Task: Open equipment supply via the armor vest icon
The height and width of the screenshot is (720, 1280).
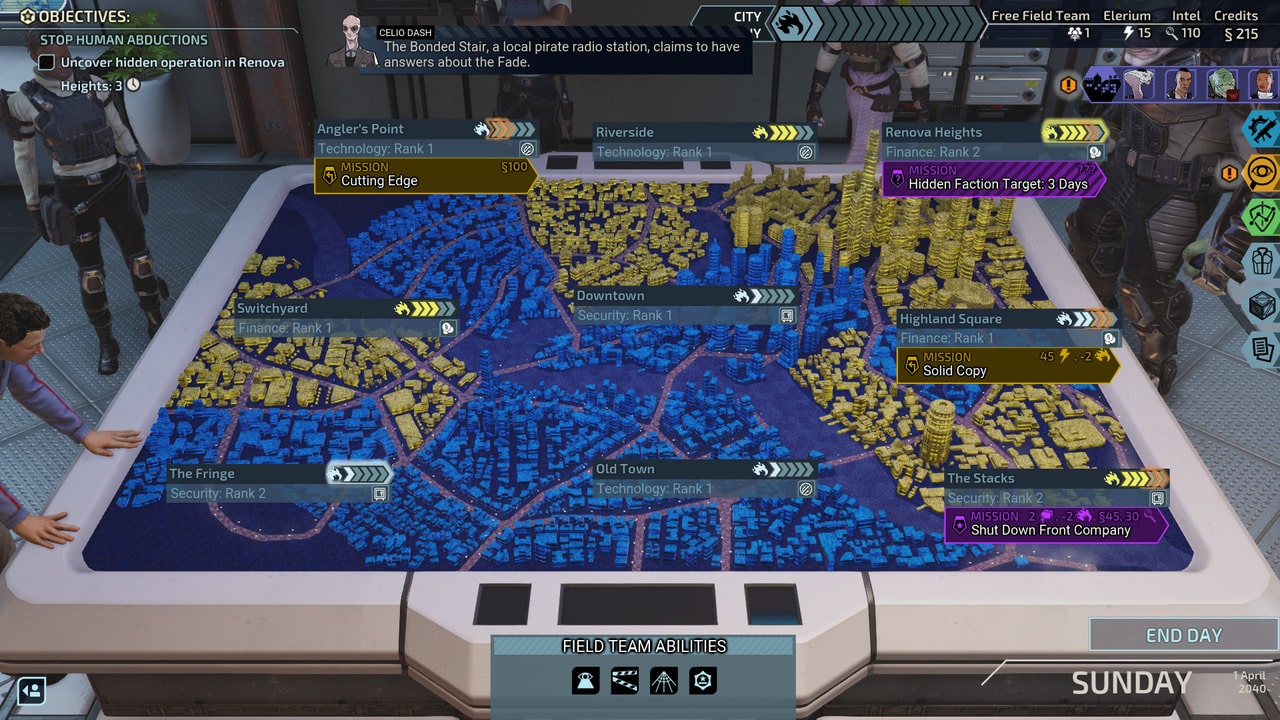Action: pos(1262,260)
